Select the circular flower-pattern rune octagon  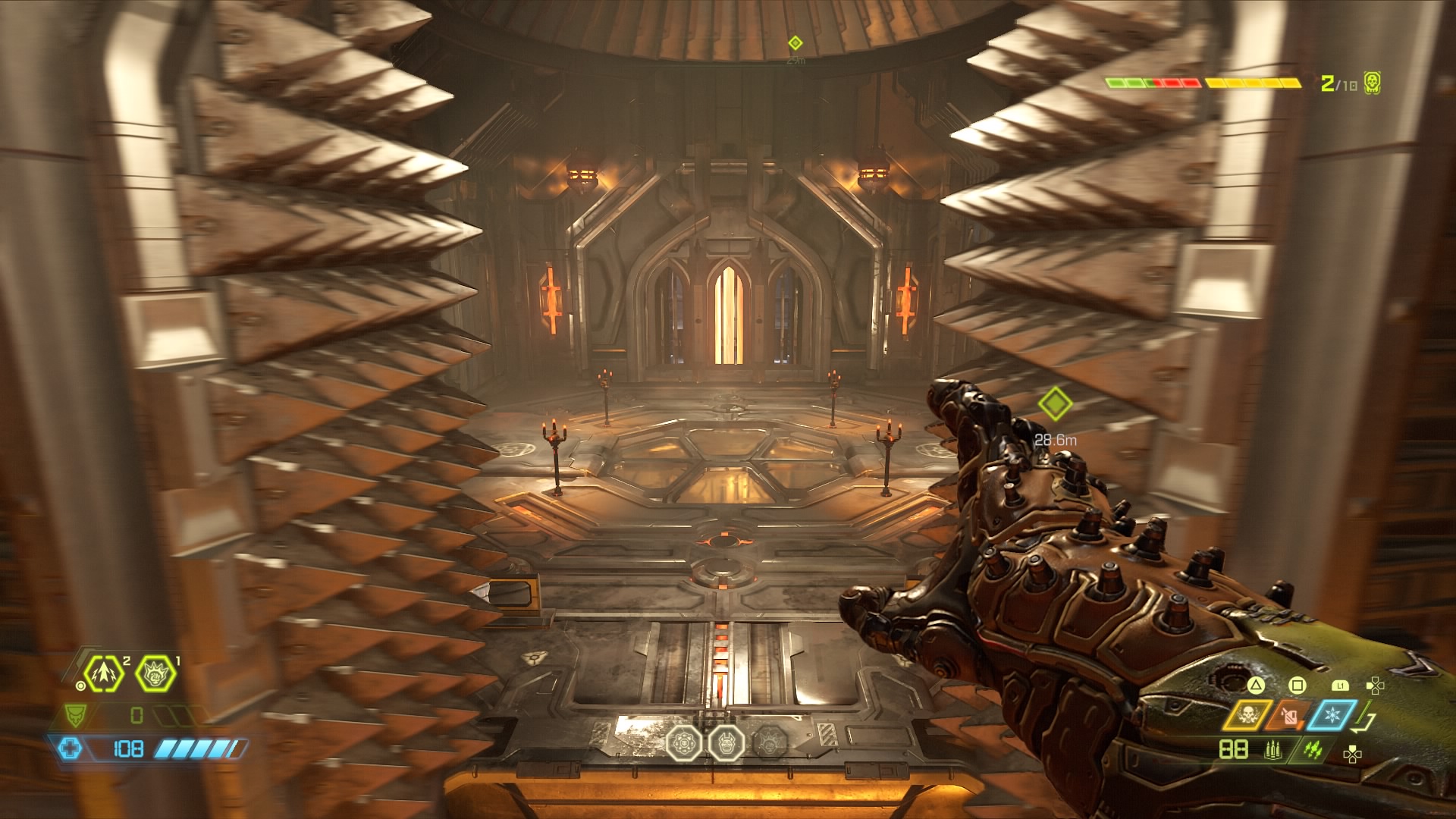coord(684,743)
